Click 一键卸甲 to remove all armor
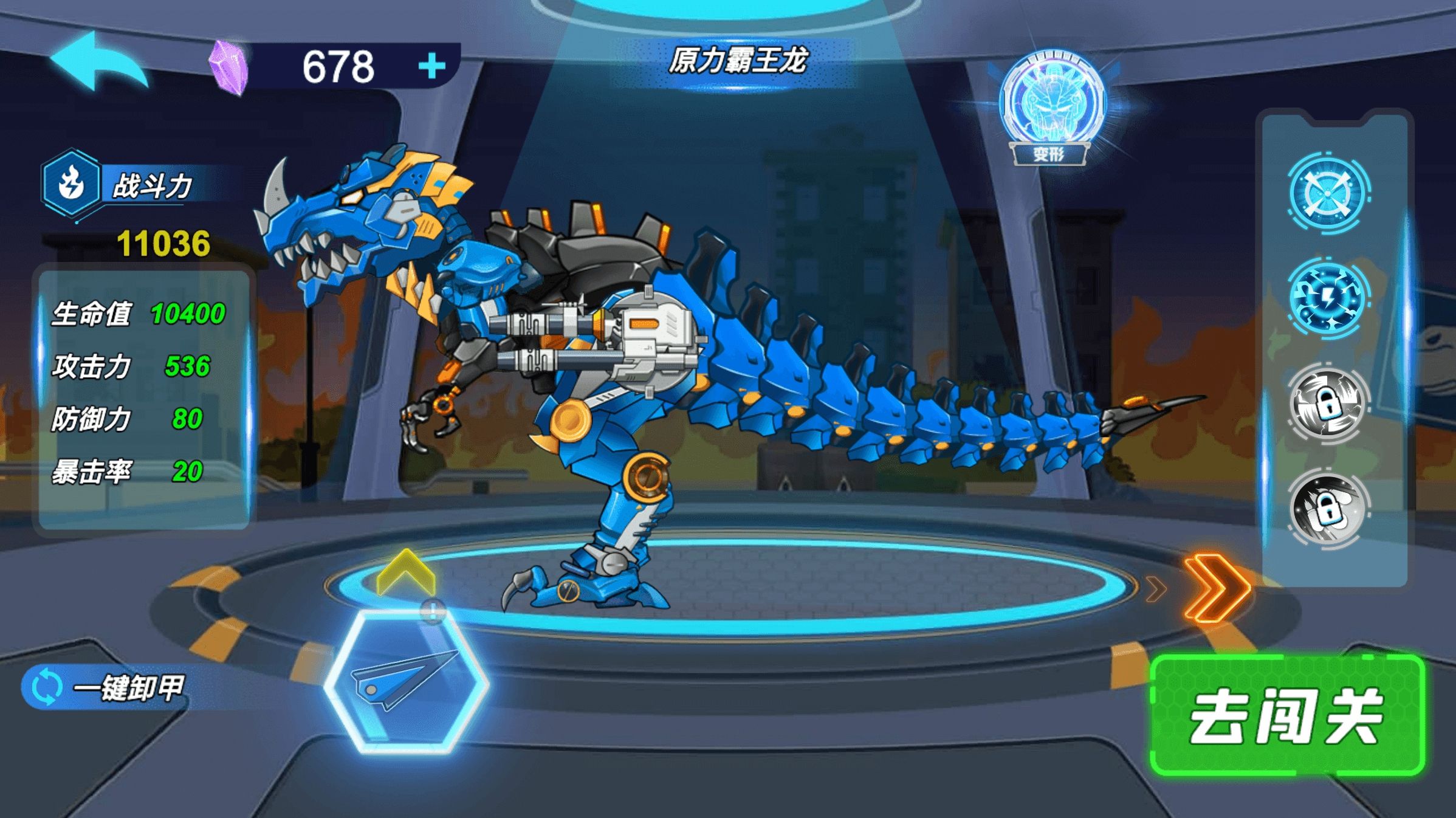 [x=109, y=687]
